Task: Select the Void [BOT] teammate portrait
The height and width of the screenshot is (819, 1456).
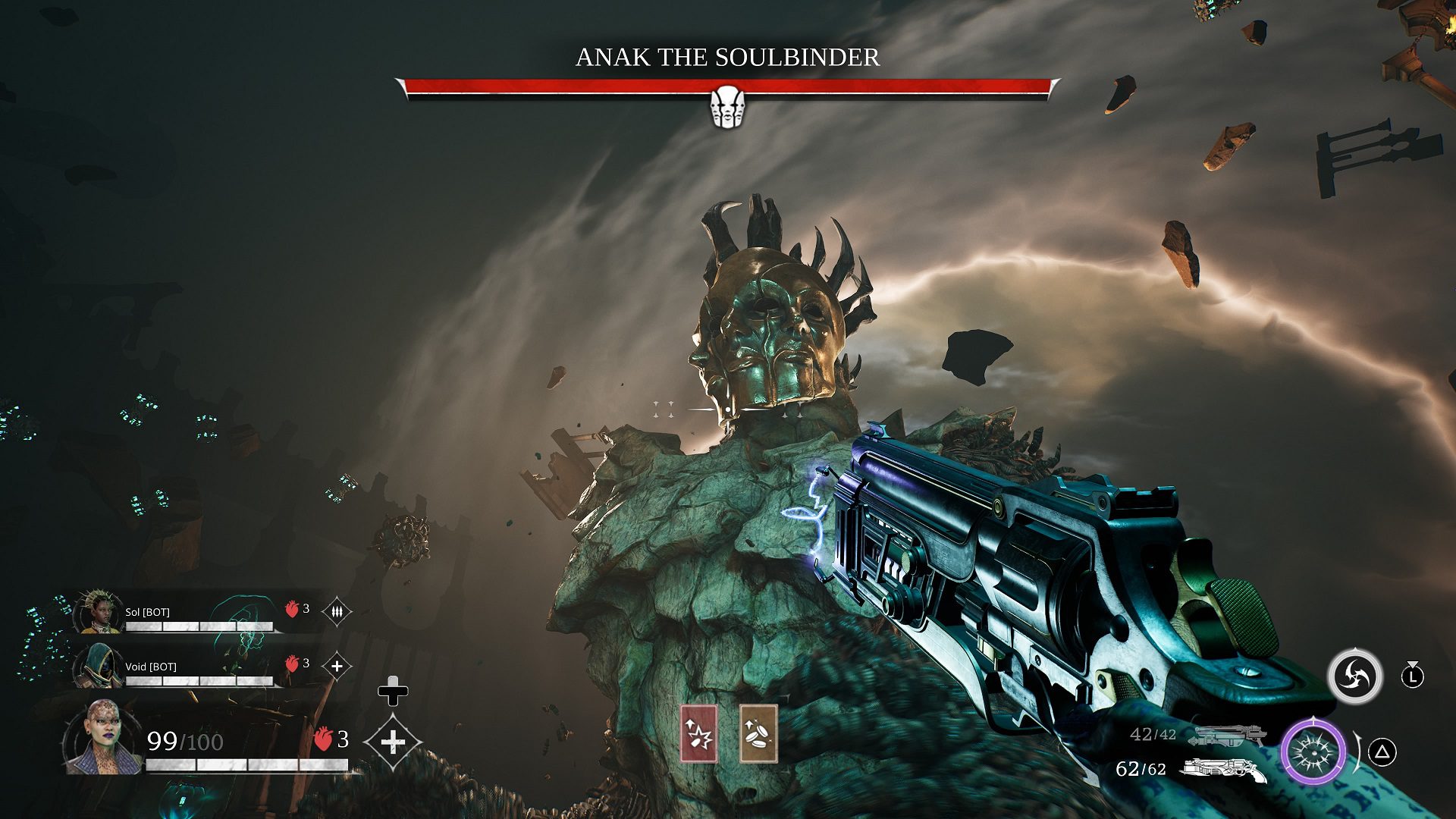Action: (x=99, y=665)
